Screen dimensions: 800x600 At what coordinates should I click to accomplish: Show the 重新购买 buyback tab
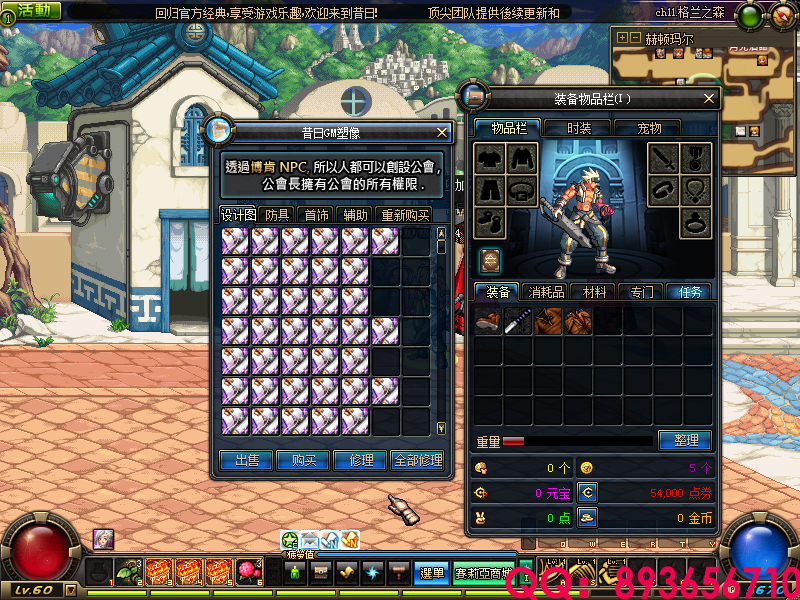404,215
